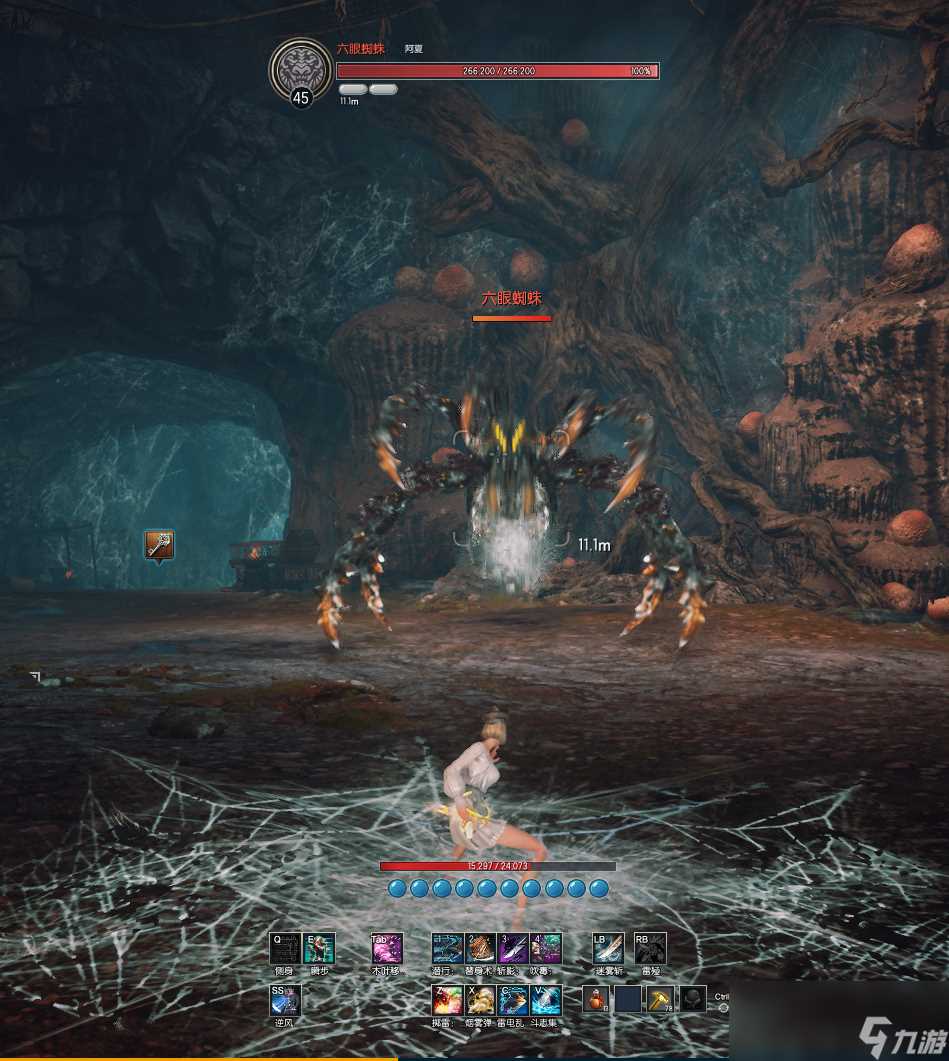
Task: Cast the 雷电乱 C skill
Action: tap(513, 1000)
